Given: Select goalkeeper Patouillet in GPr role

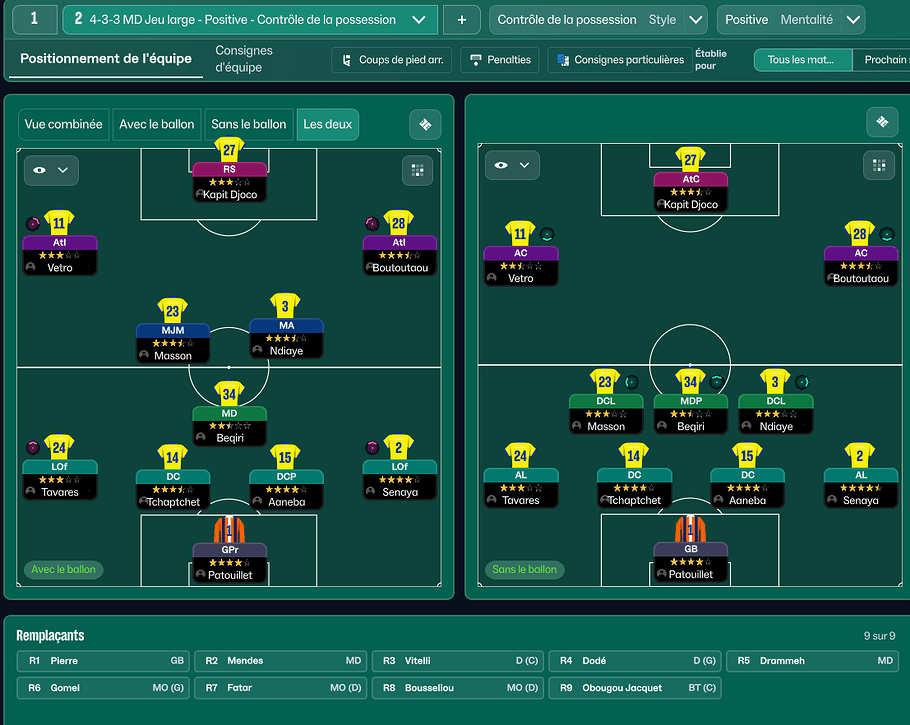Looking at the screenshot, I should [229, 560].
